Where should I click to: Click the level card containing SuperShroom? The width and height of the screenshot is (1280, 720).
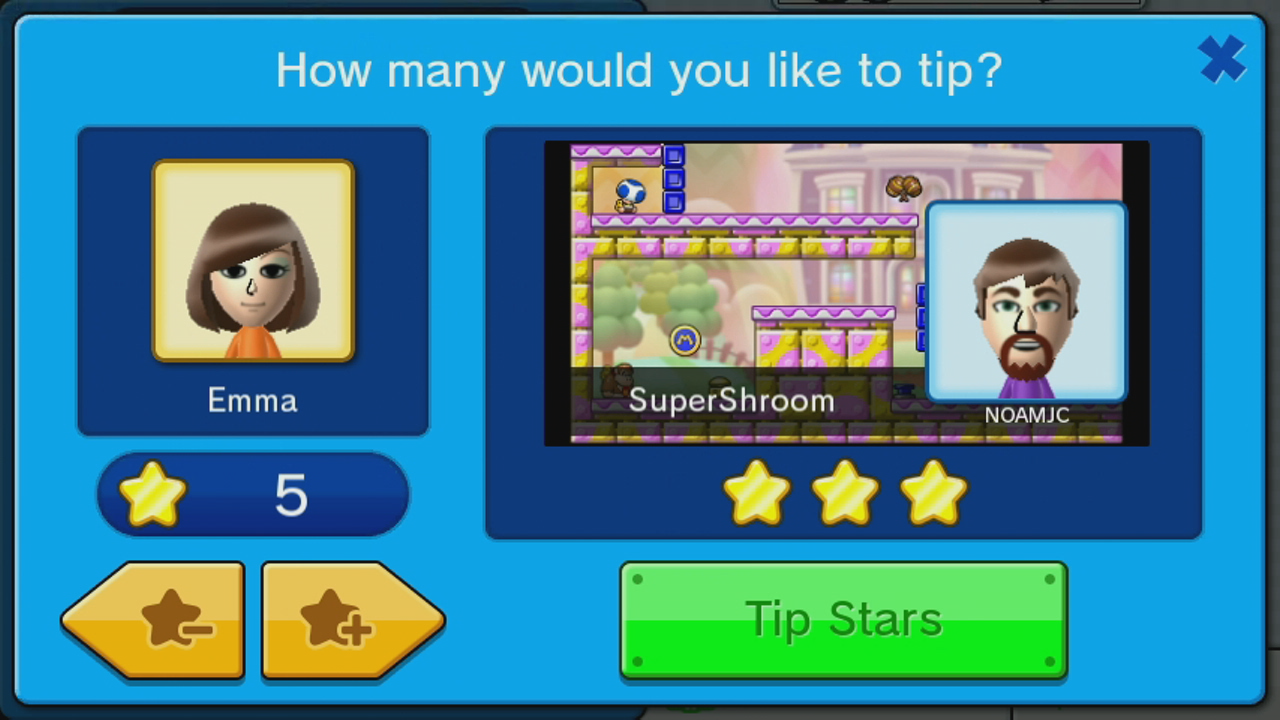click(x=843, y=332)
